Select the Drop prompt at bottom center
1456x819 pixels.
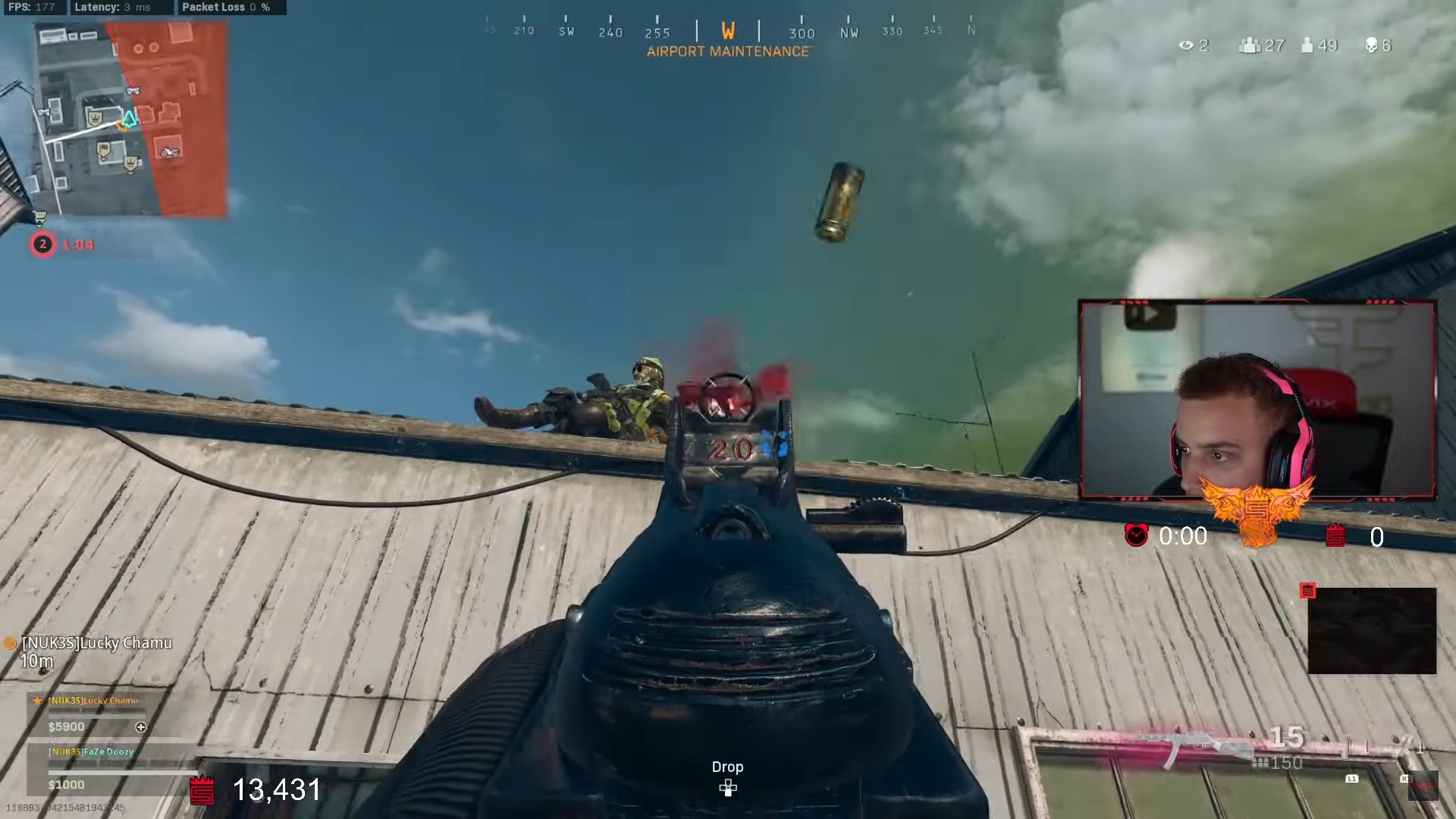(727, 767)
